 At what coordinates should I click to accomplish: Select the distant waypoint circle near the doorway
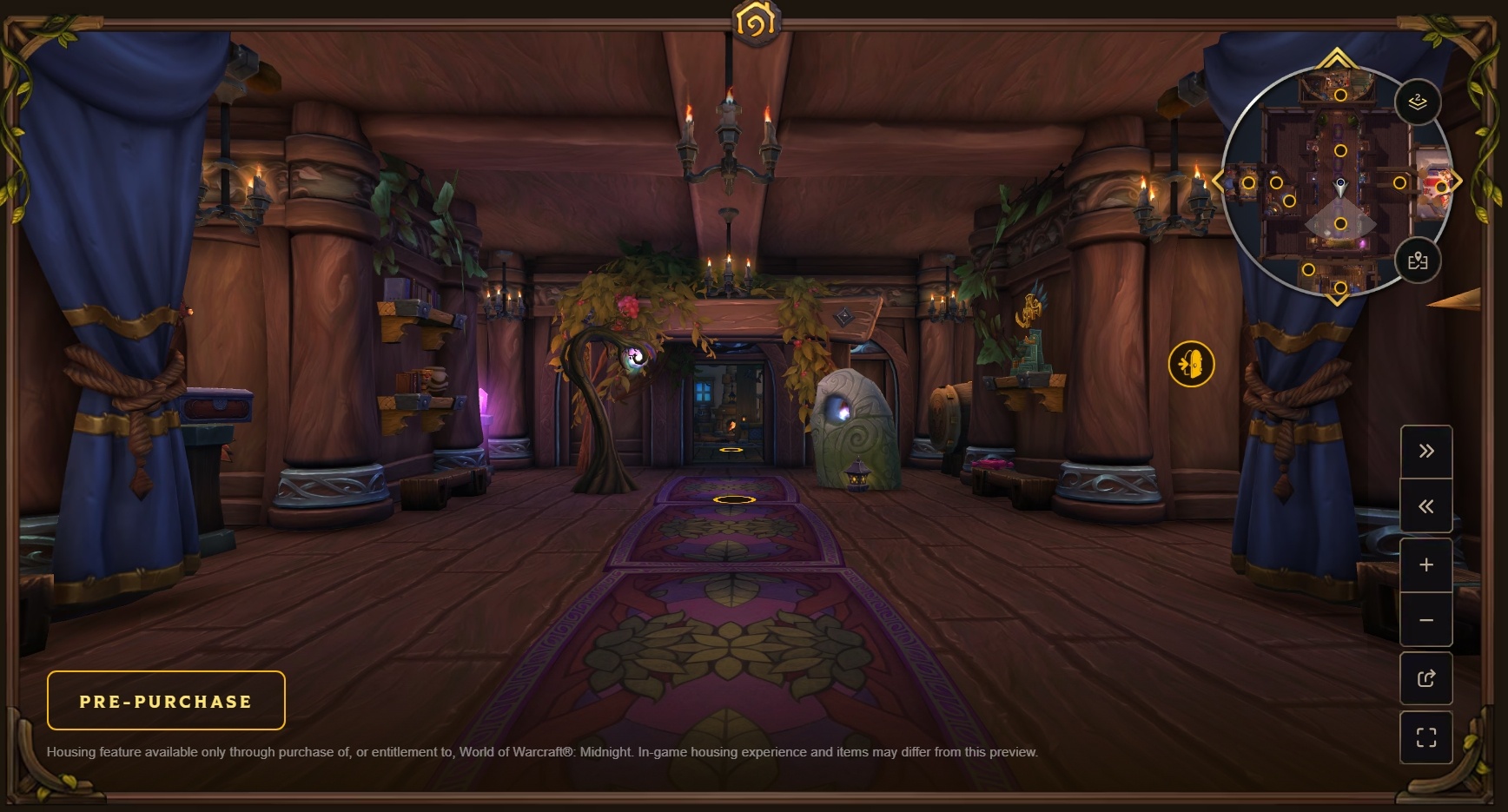coord(732,451)
